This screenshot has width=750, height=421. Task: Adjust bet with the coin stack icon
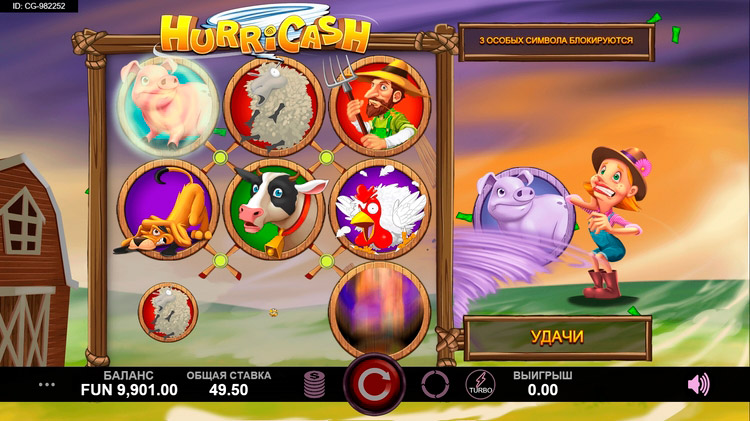tap(316, 384)
